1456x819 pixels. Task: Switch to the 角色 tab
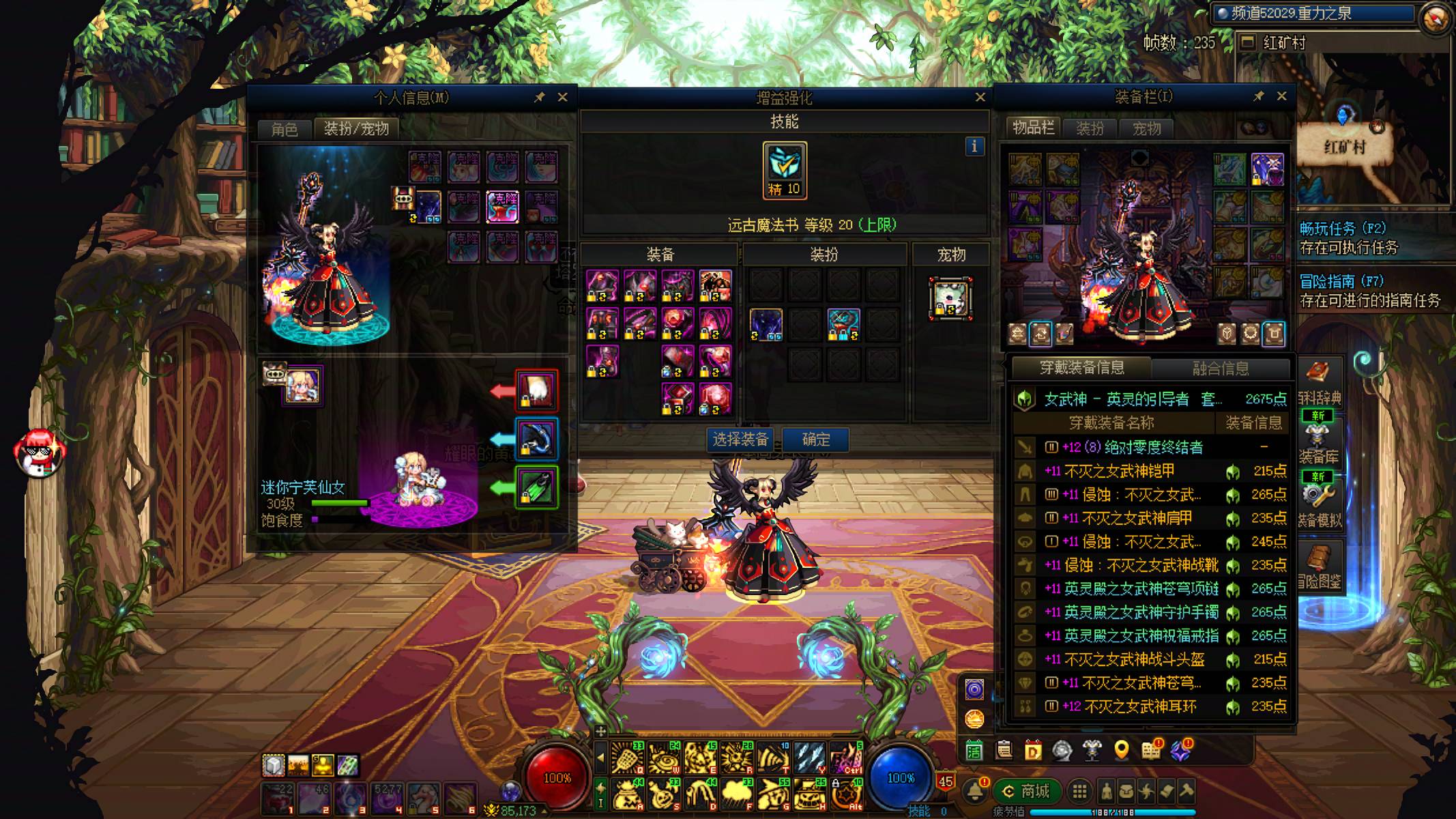tap(285, 129)
